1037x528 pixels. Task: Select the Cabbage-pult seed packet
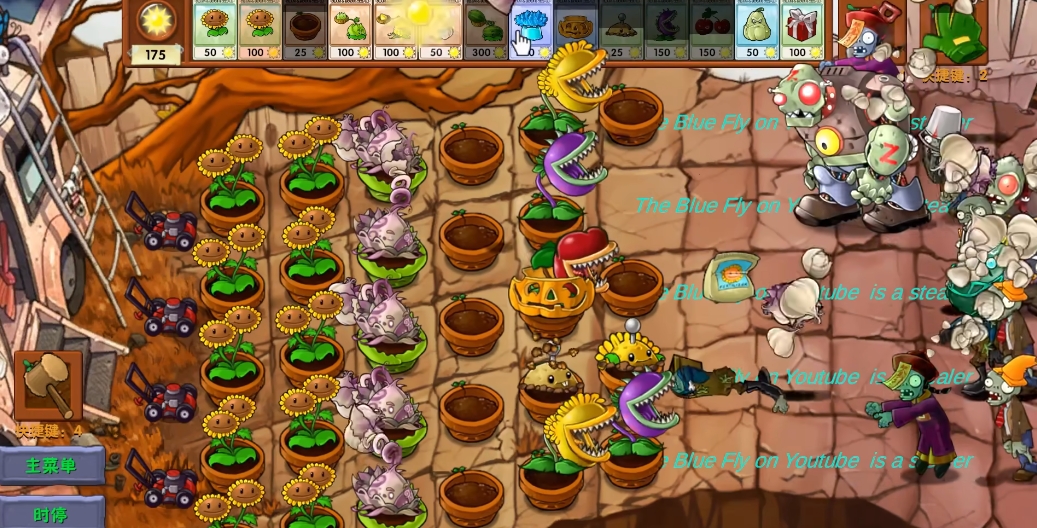click(350, 30)
